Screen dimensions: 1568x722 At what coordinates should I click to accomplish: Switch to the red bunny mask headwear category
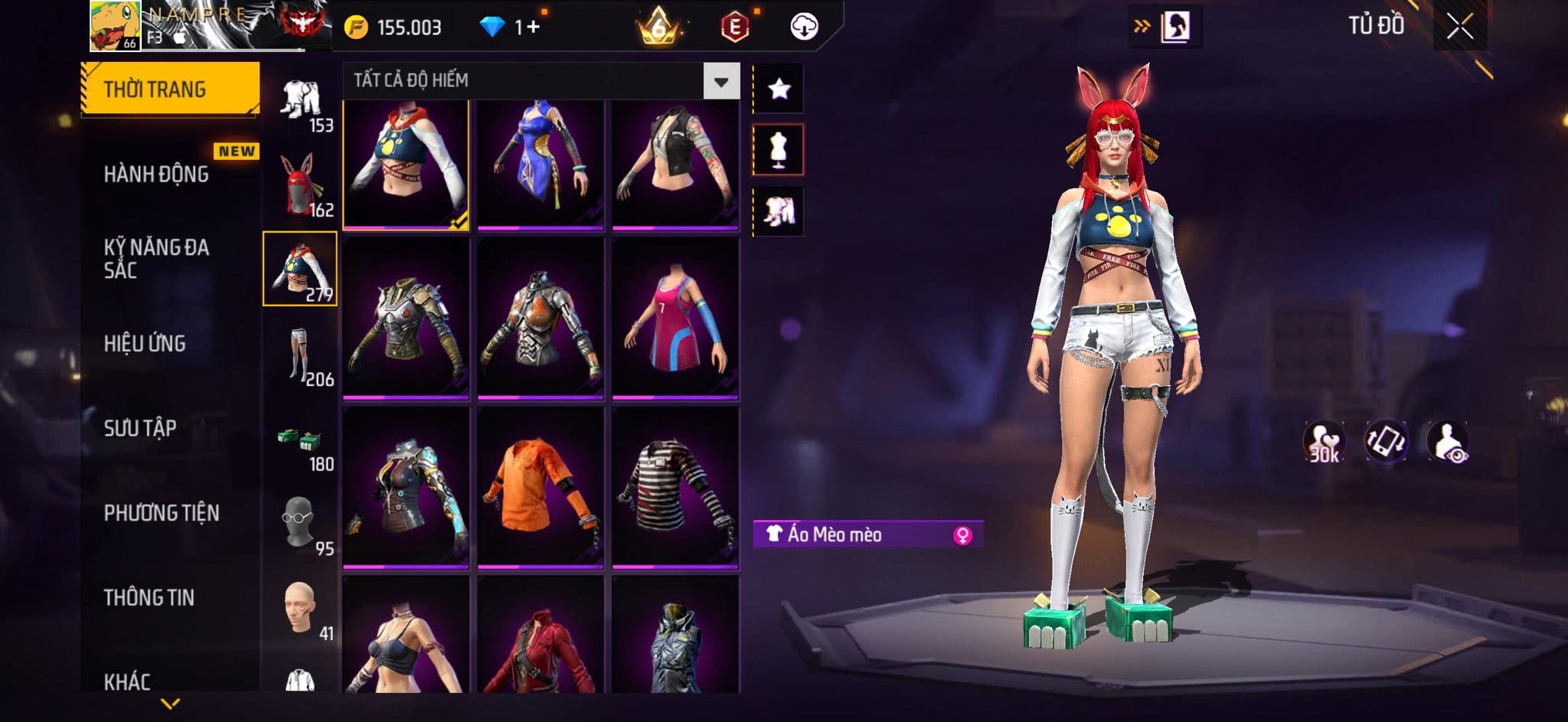coord(299,185)
